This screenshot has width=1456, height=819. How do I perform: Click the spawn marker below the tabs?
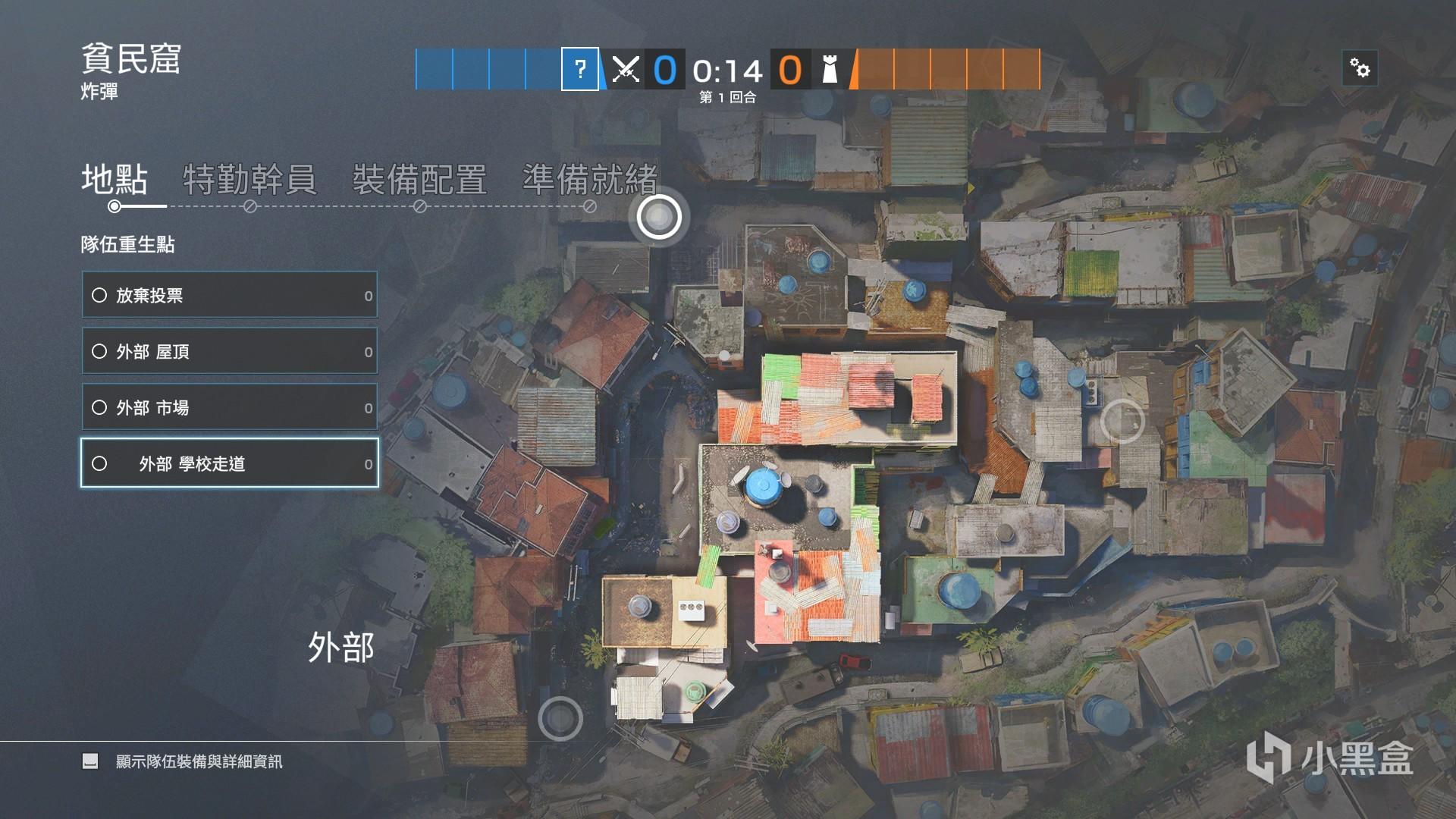tap(659, 217)
